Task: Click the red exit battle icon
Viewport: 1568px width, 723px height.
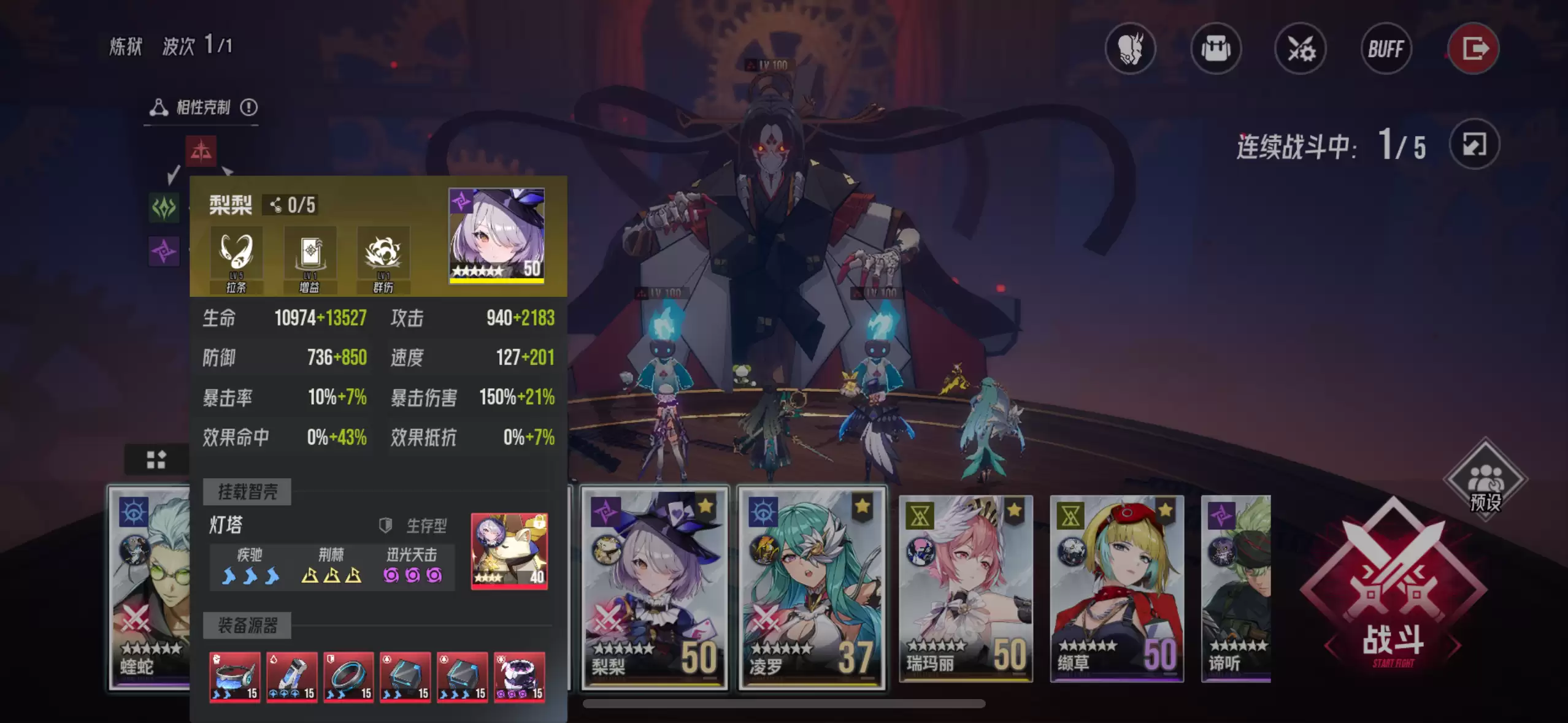Action: pos(1474,48)
